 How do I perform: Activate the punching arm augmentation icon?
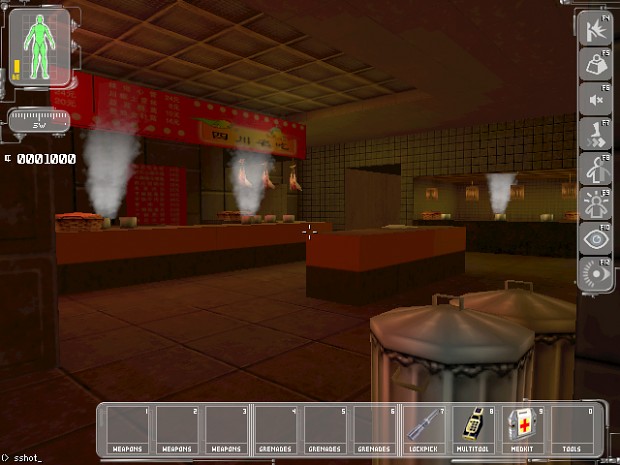596,29
